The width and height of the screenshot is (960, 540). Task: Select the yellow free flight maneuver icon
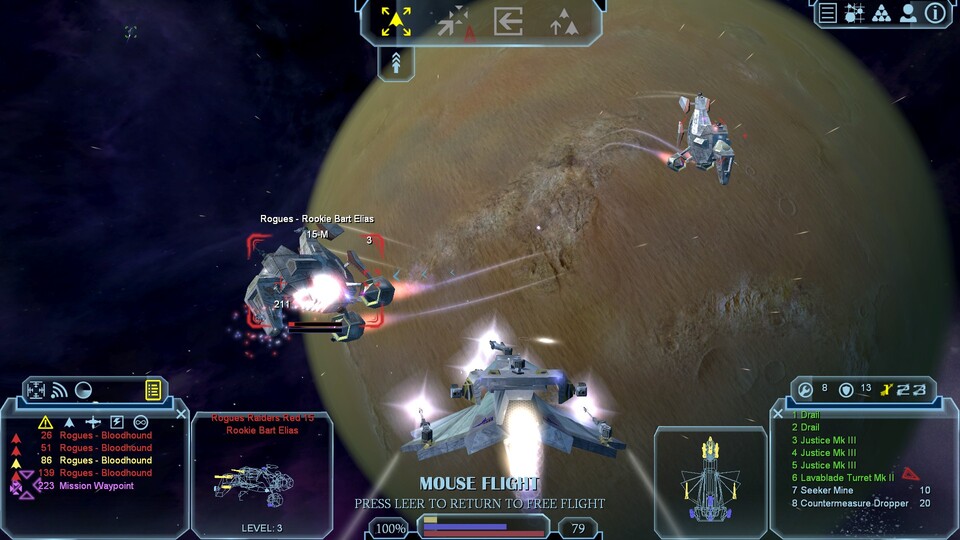[x=396, y=20]
